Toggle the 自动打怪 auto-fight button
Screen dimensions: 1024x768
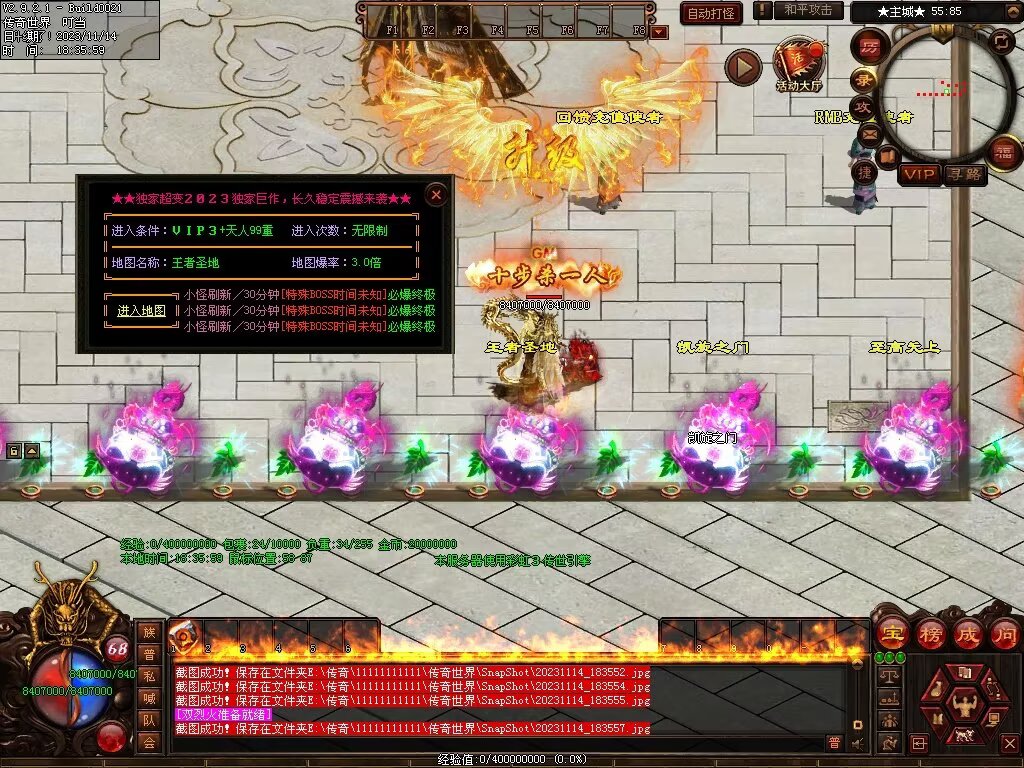(711, 13)
